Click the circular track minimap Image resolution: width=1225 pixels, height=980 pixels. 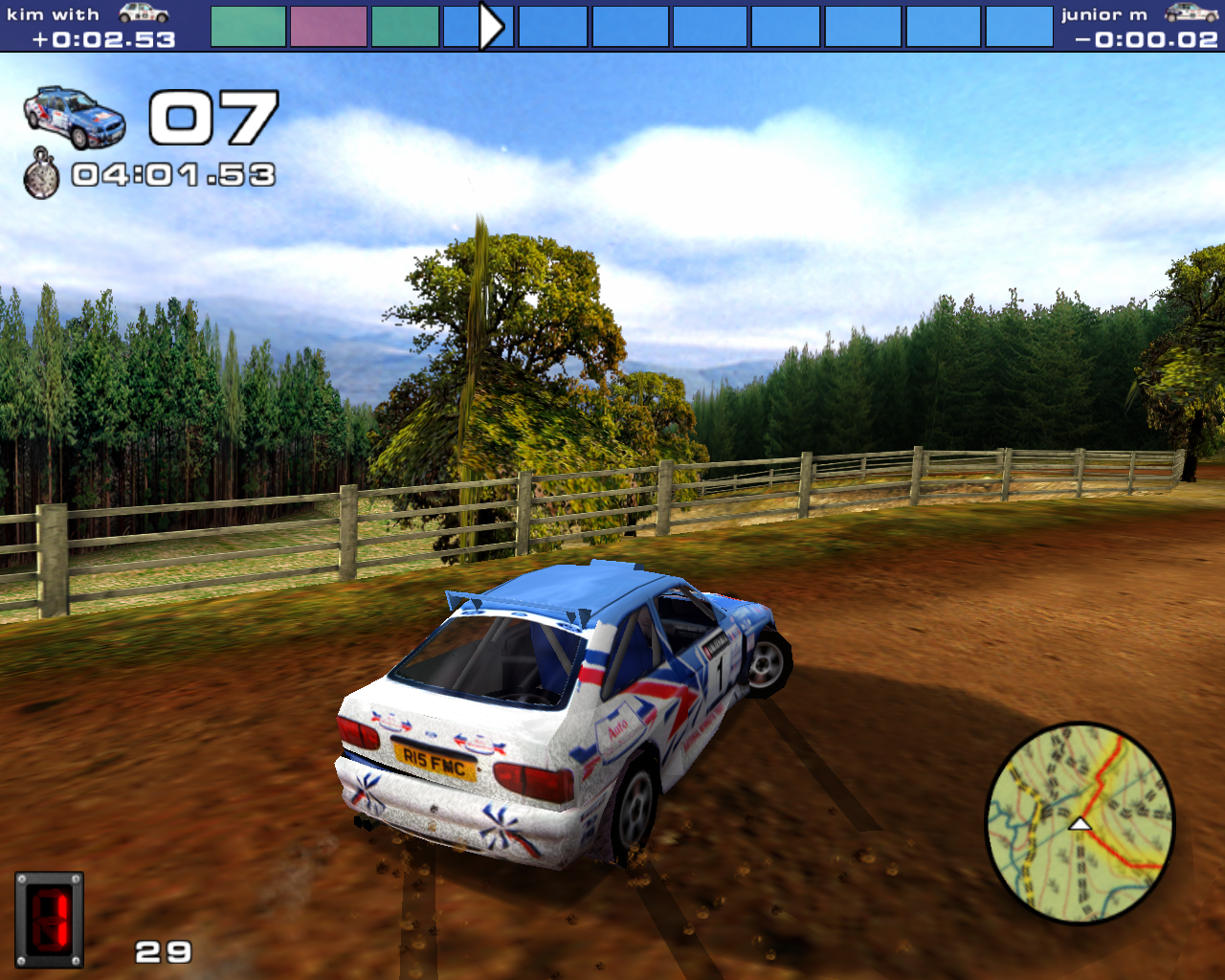click(x=1080, y=823)
